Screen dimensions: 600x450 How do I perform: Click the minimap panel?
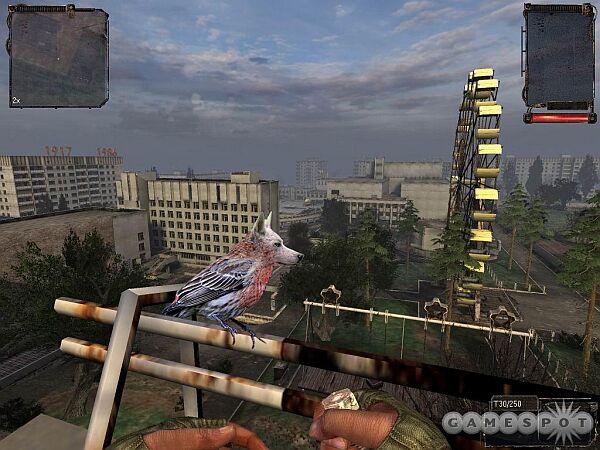(58, 57)
